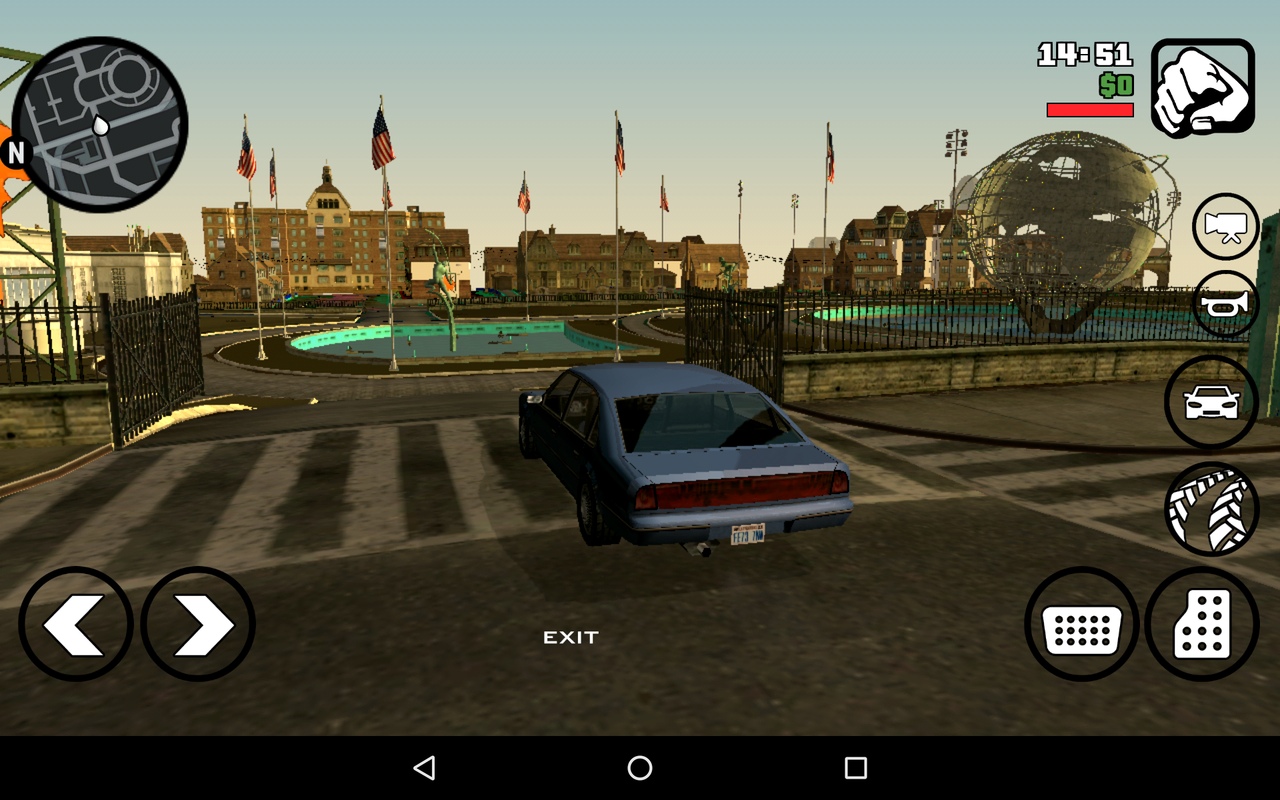
Task: Steer left with the left arrow button
Action: [x=76, y=624]
